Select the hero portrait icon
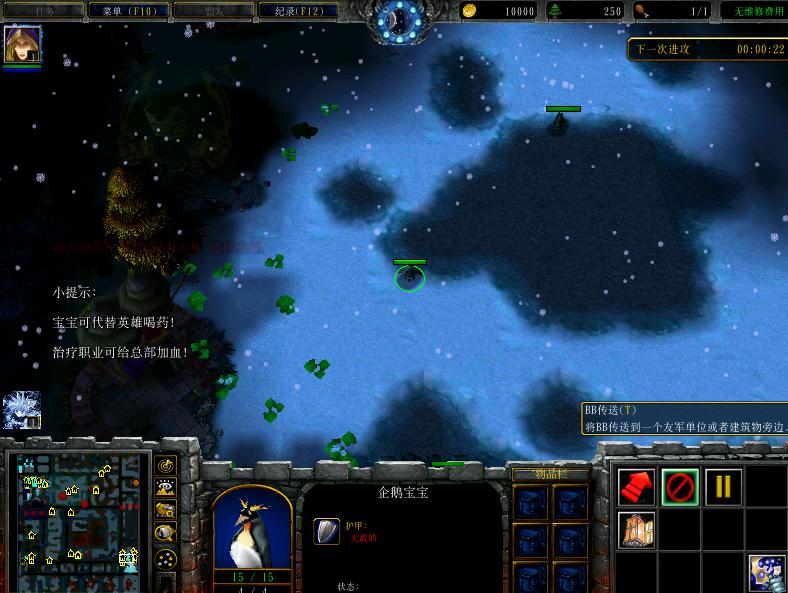 [22, 45]
